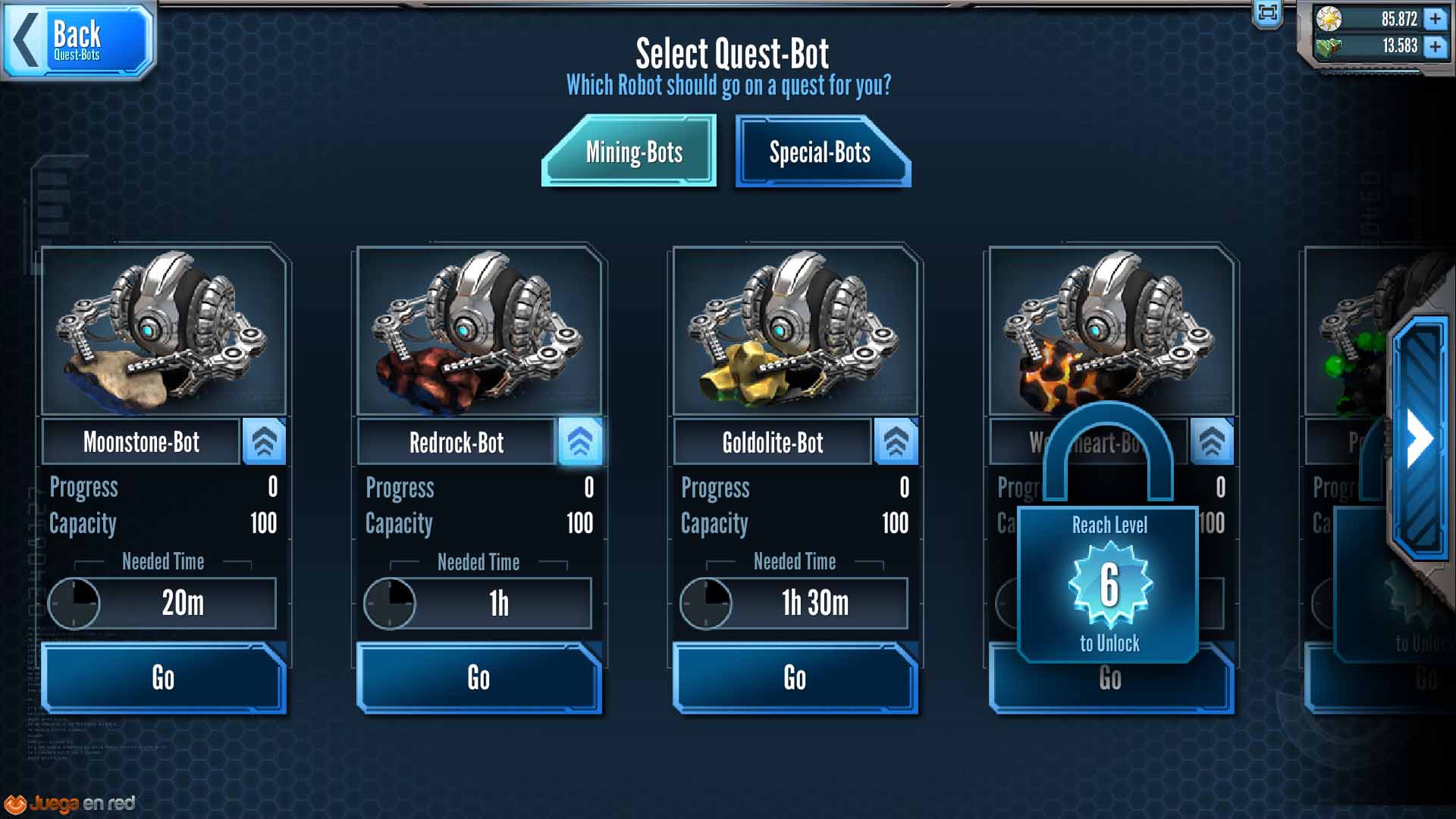1456x819 pixels.
Task: Buy more cash with the plus button
Action: point(1435,46)
